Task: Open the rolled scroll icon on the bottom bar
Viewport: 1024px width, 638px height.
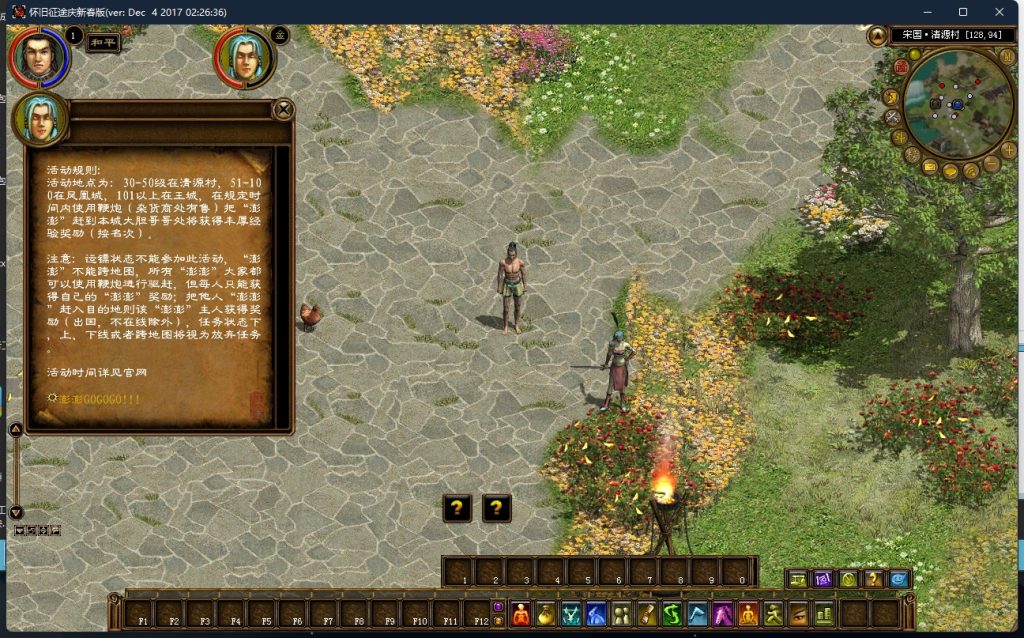Action: (x=647, y=613)
